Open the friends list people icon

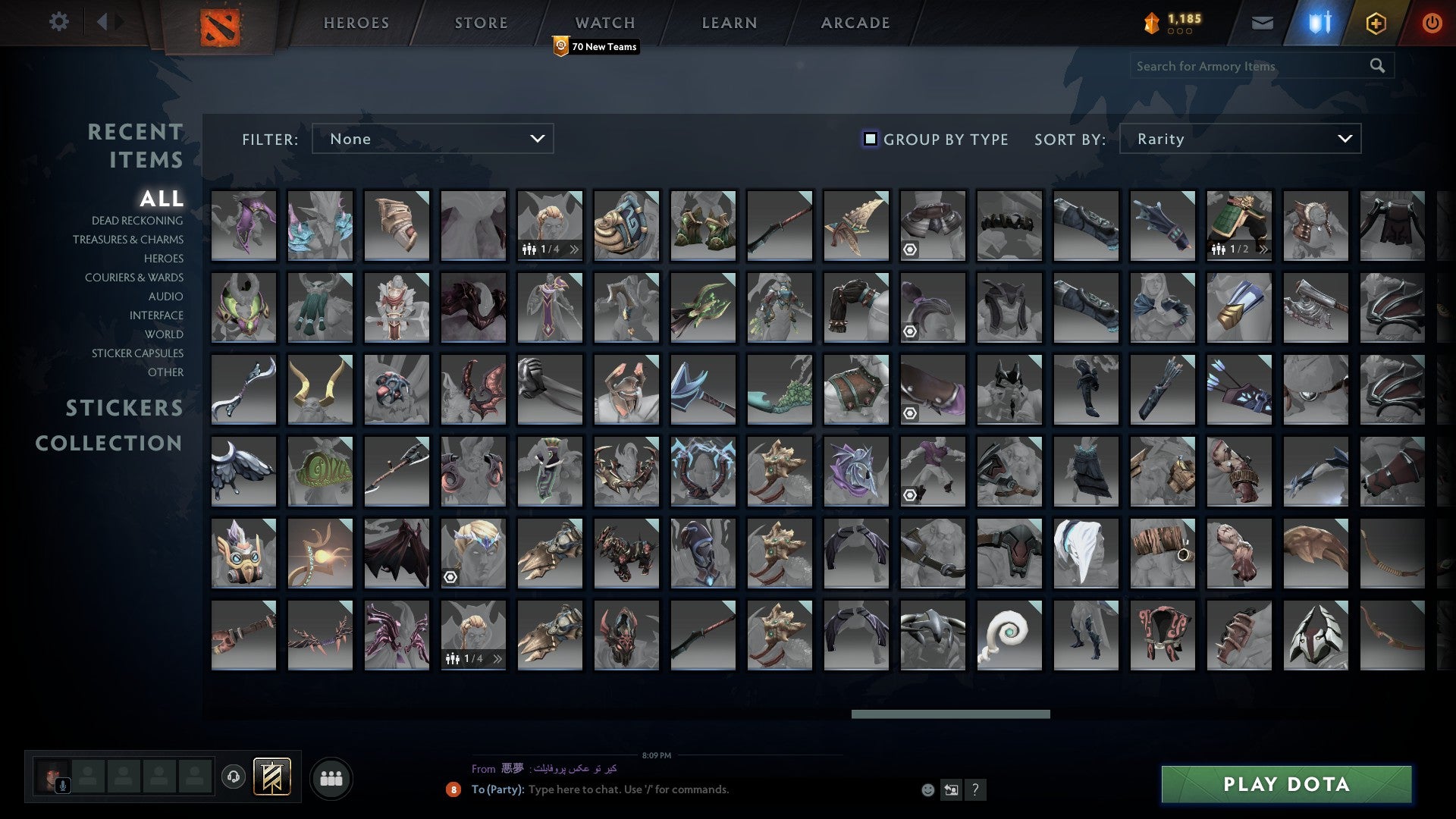point(331,777)
